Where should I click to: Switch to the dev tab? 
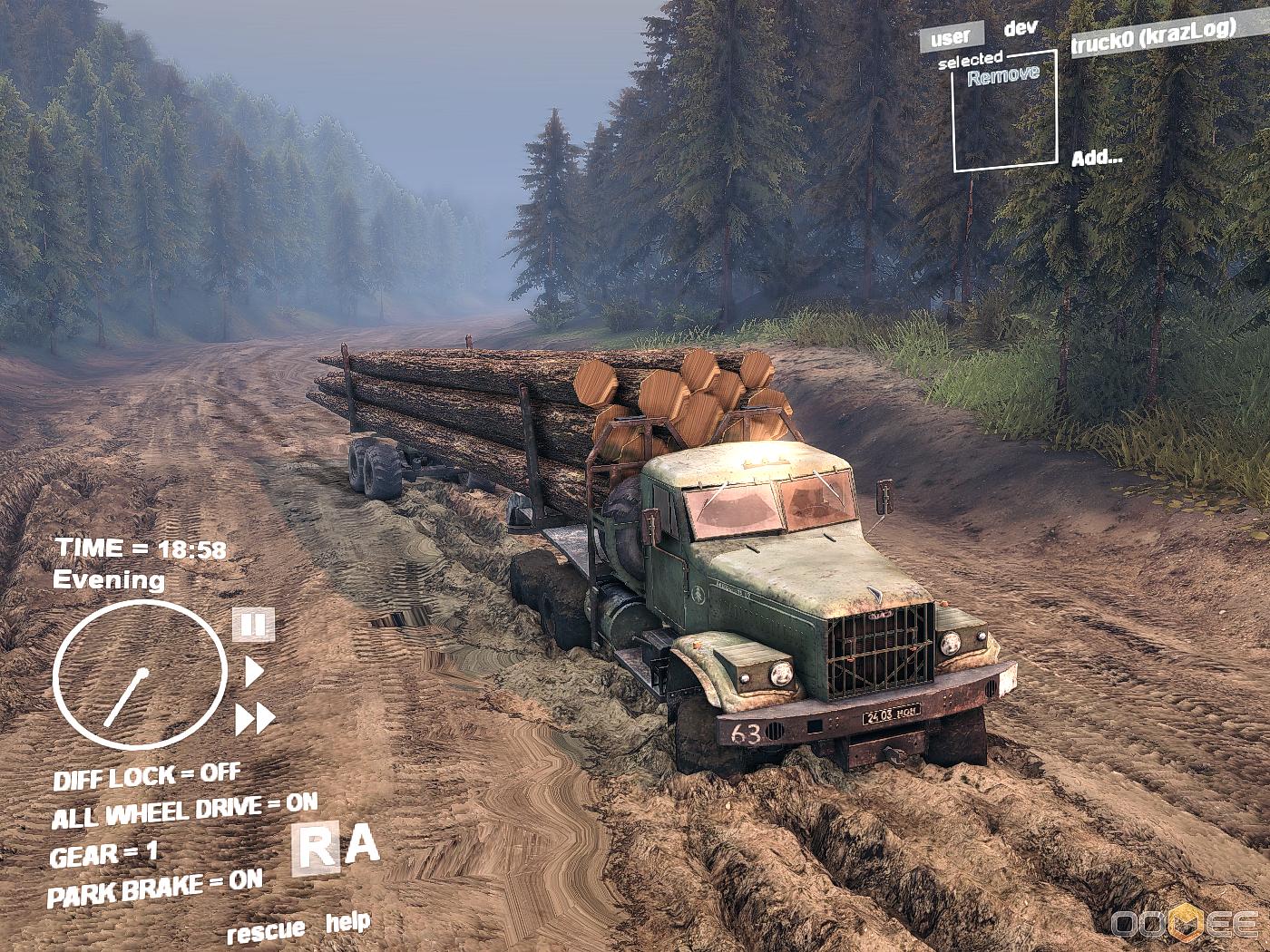pos(1020,28)
